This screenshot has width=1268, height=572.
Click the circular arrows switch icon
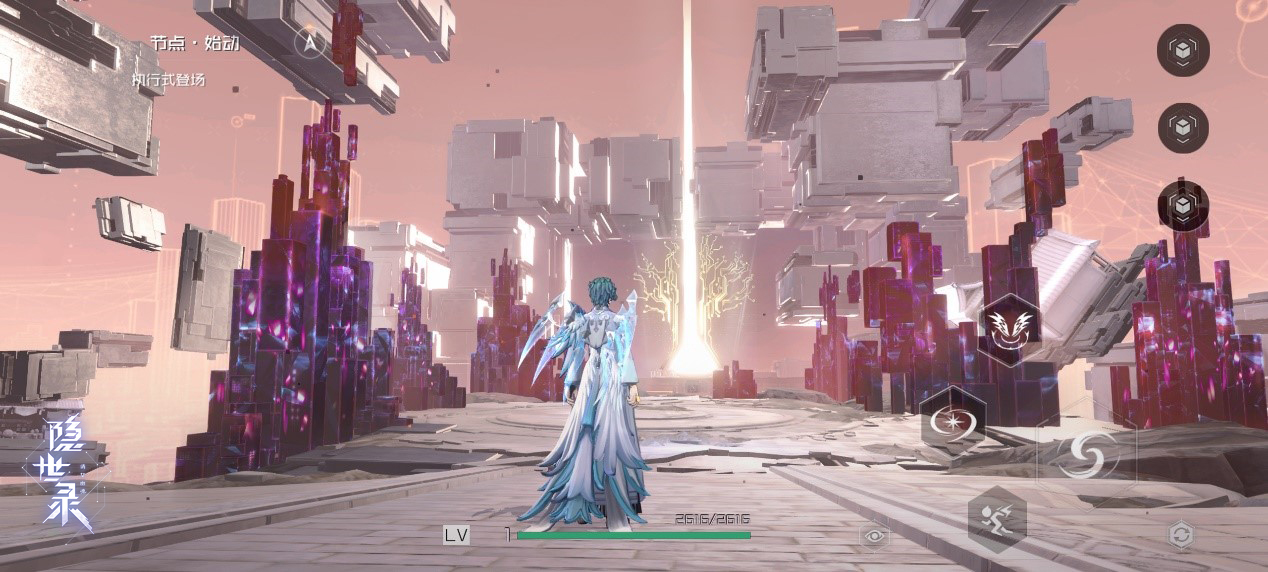pyautogui.click(x=1181, y=535)
